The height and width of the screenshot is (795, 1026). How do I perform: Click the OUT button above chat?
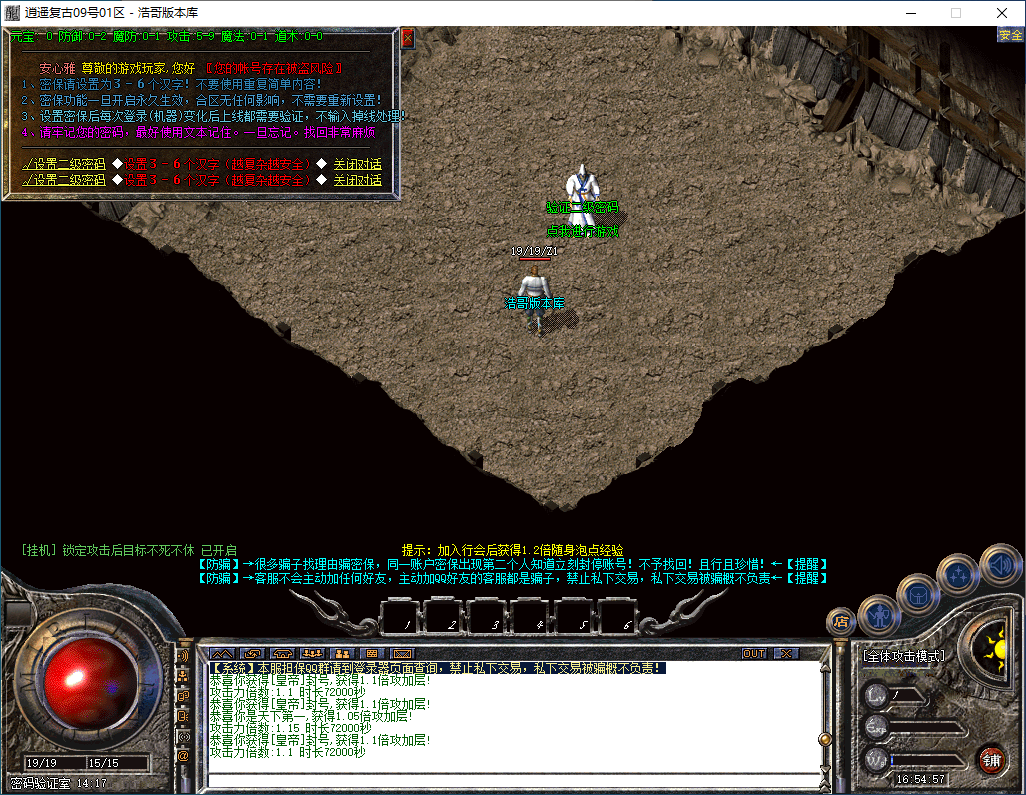coord(754,653)
